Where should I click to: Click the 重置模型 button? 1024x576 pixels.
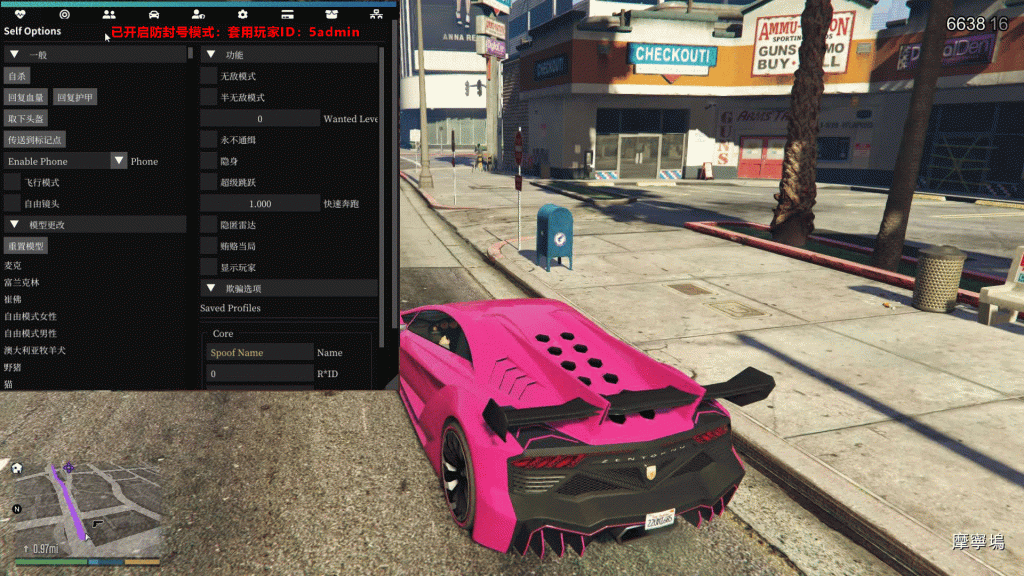pyautogui.click(x=26, y=246)
